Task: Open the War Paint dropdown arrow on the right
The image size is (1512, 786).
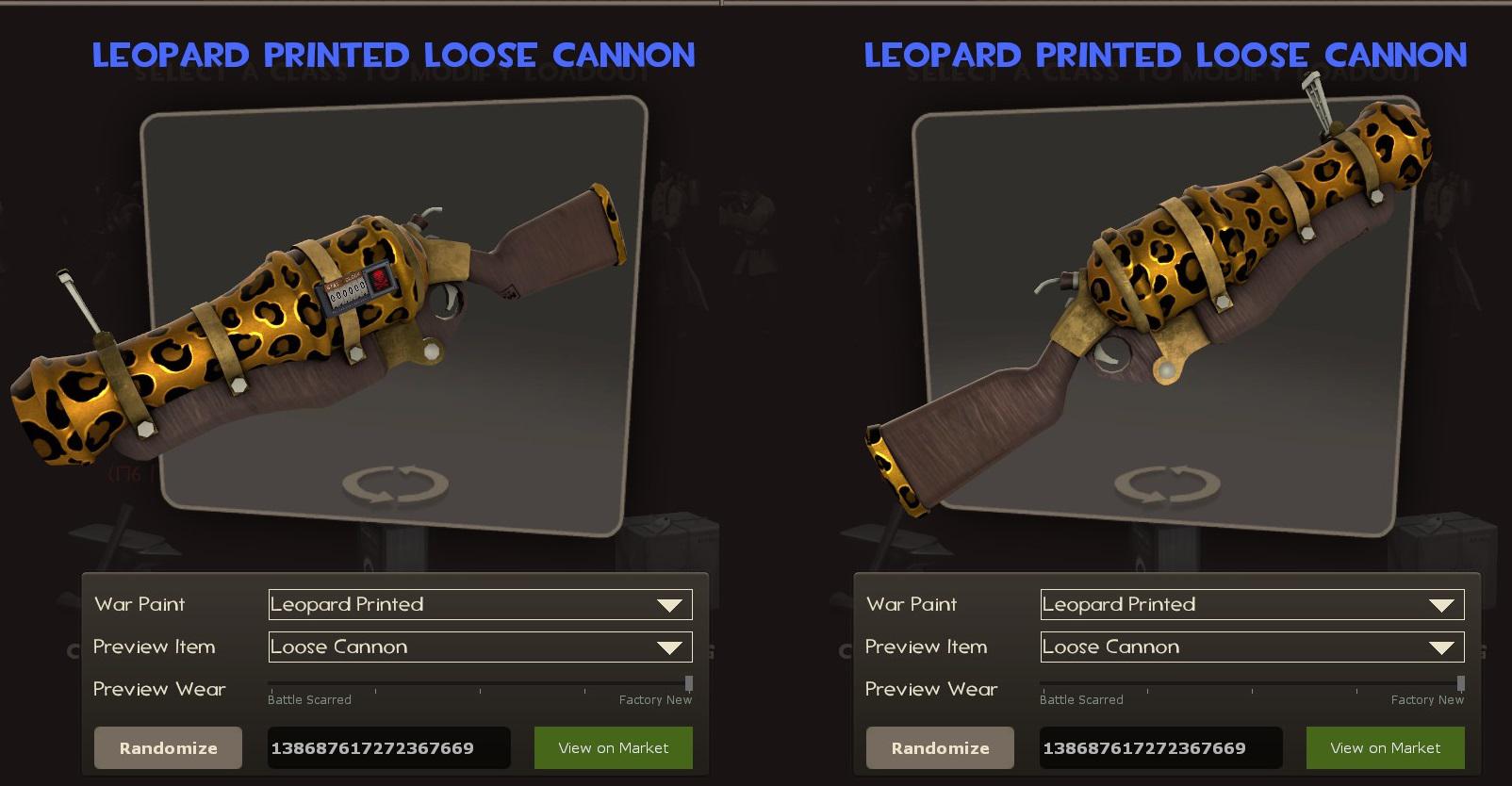Action: point(1443,604)
